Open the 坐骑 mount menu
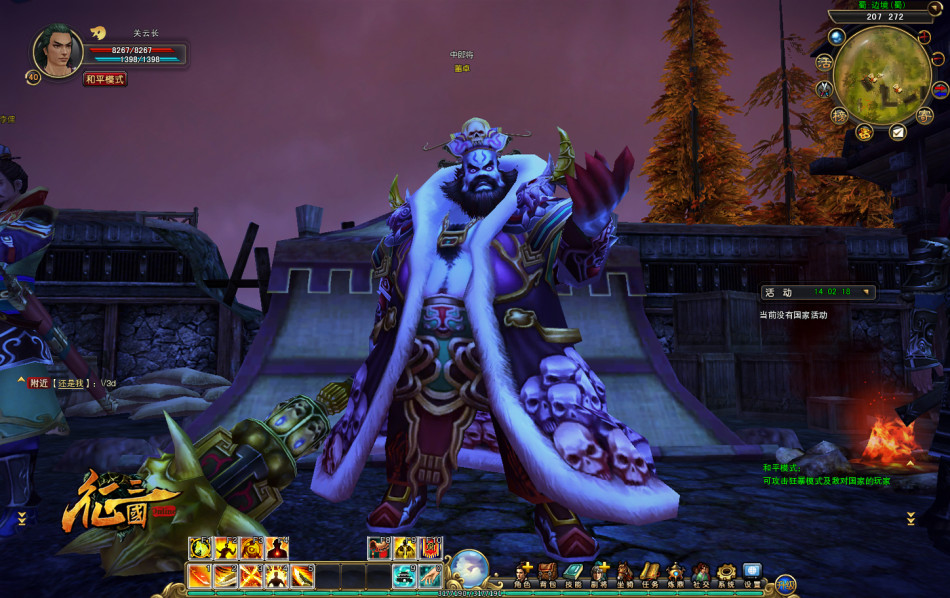Image resolution: width=950 pixels, height=598 pixels. tap(625, 573)
